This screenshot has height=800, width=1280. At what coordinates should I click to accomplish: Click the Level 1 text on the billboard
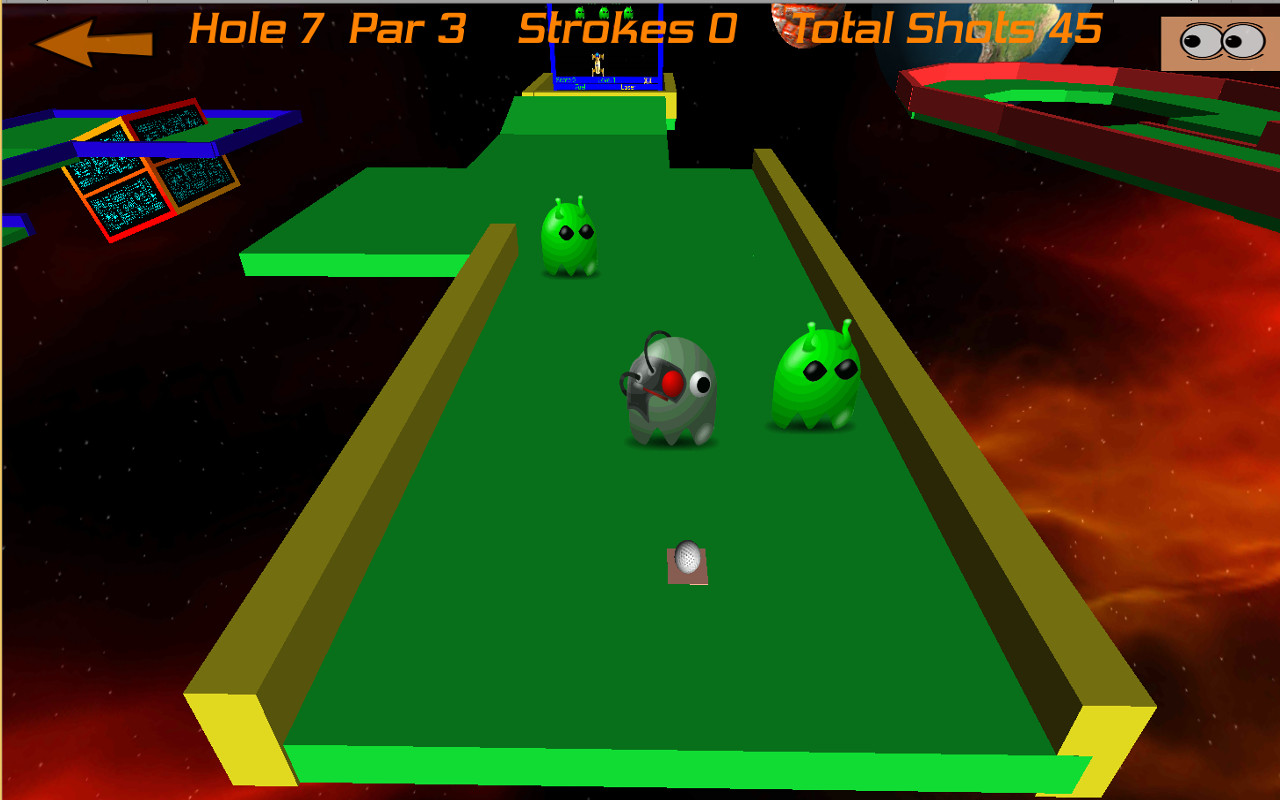pos(607,80)
